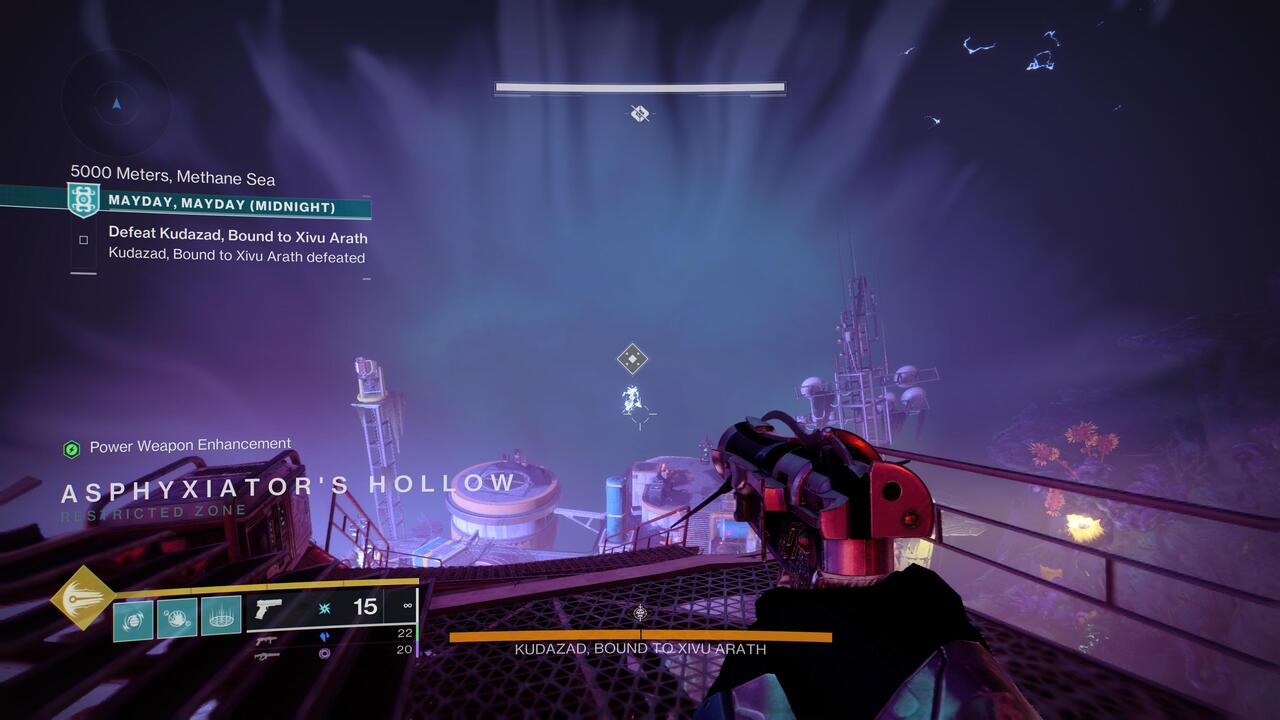Click the heavy ammo element indicator

pos(323,655)
